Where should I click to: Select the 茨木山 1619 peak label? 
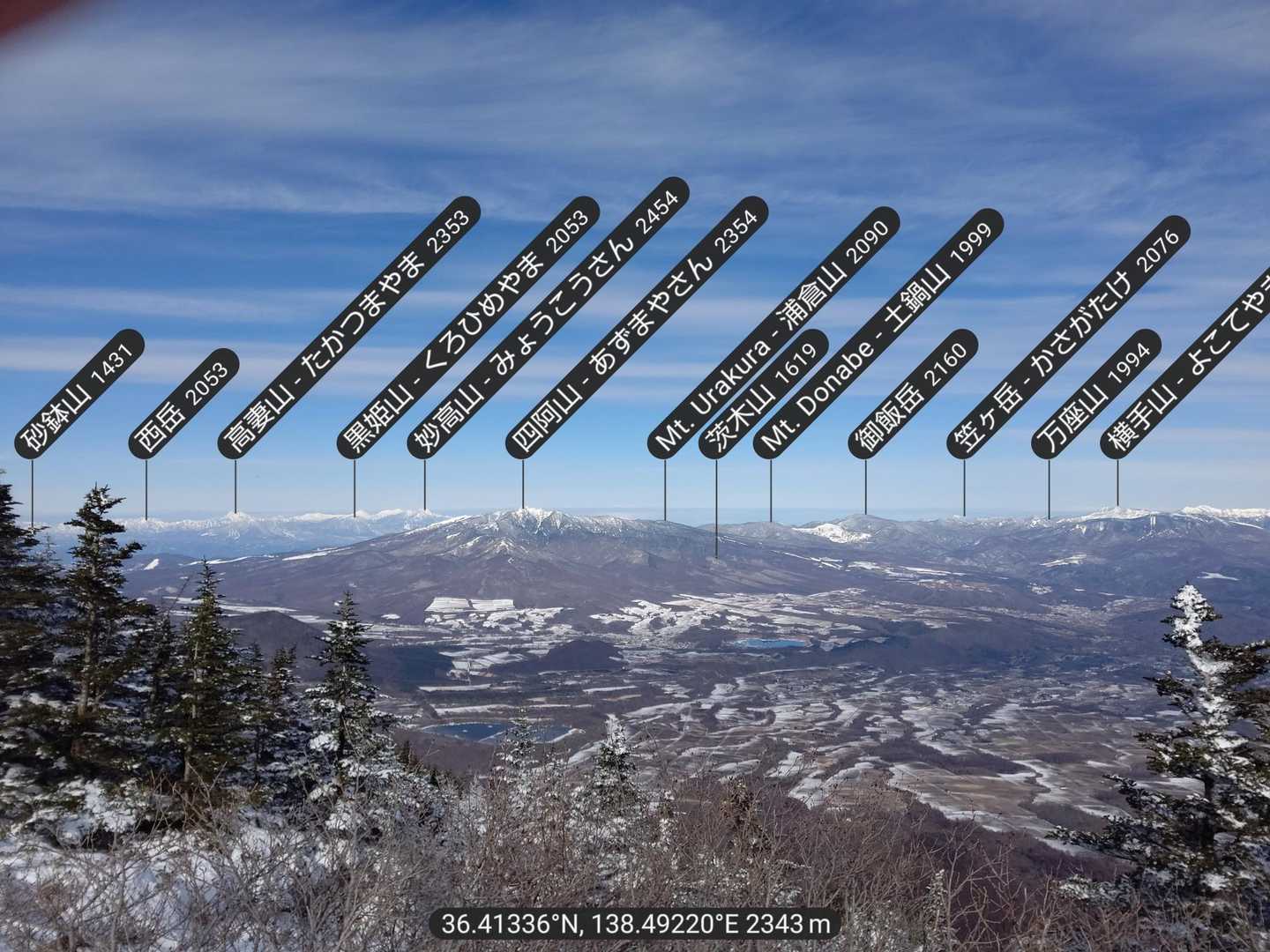pyautogui.click(x=764, y=394)
